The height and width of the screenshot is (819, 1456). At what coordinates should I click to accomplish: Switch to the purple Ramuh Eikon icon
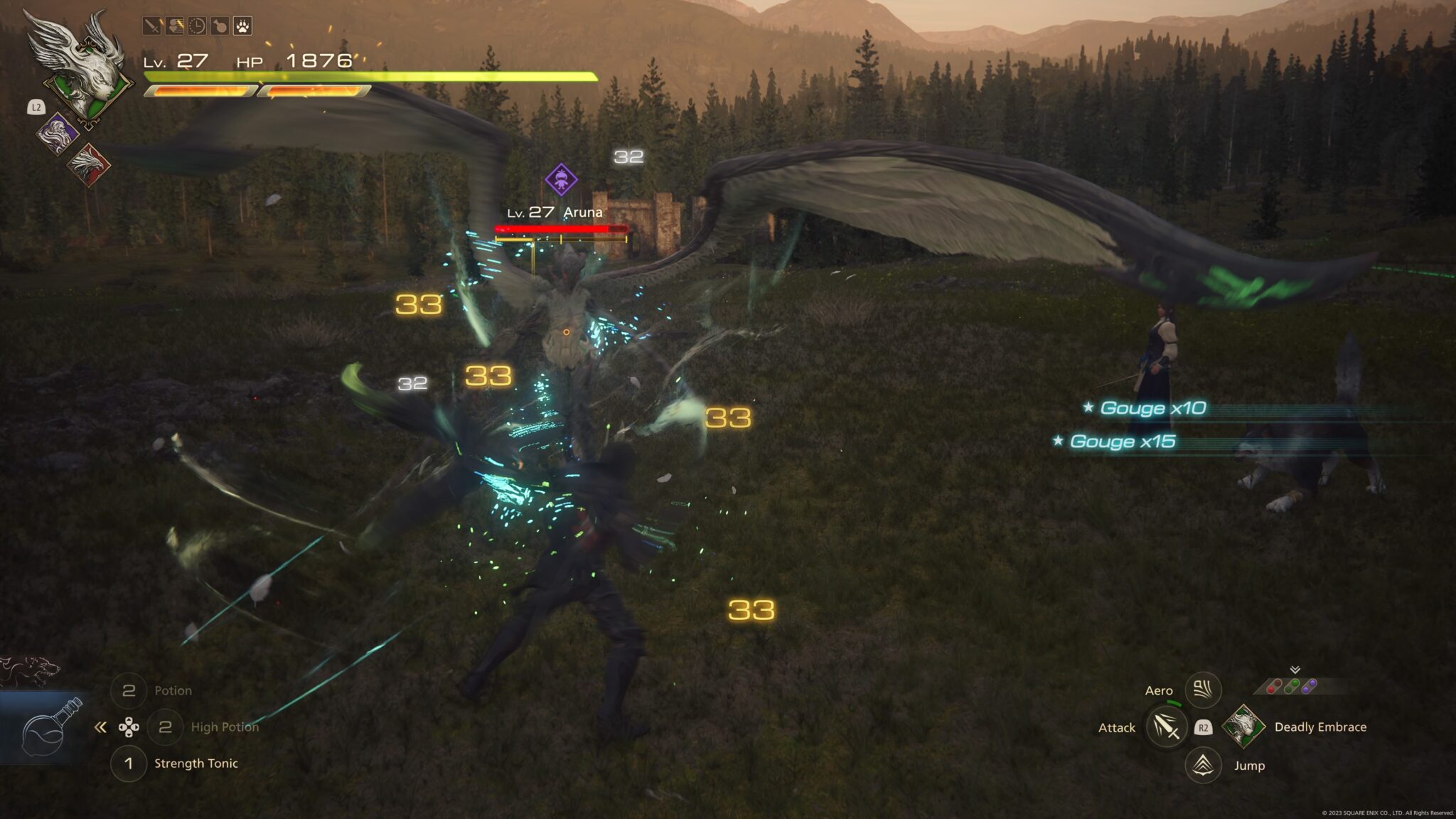point(58,133)
